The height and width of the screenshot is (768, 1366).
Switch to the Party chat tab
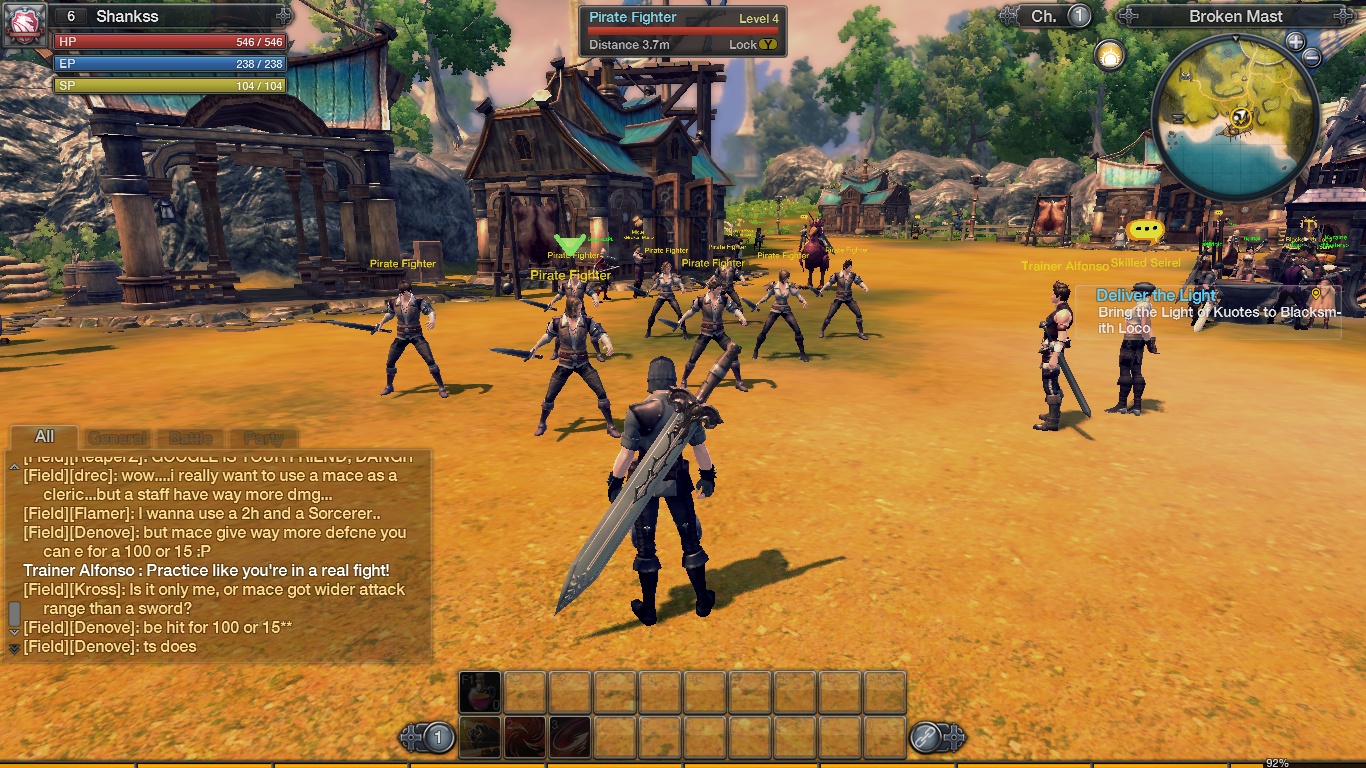click(x=264, y=438)
